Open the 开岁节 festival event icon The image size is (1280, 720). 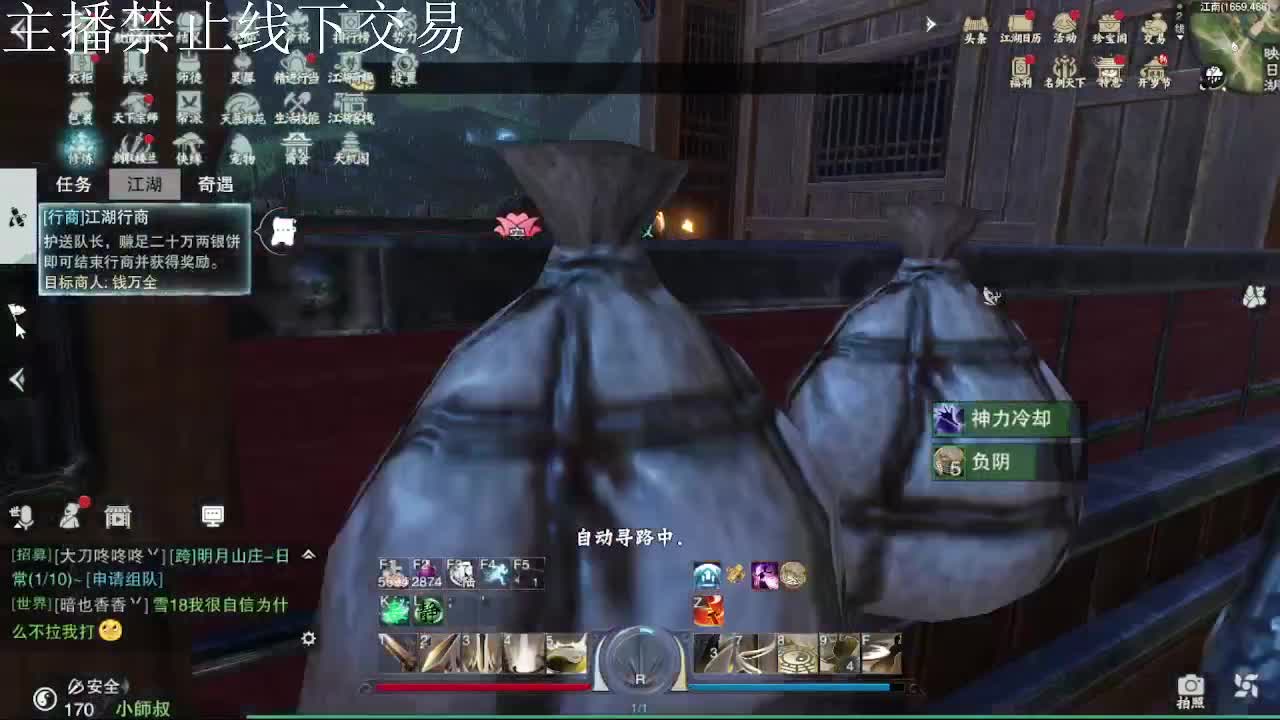click(1155, 67)
